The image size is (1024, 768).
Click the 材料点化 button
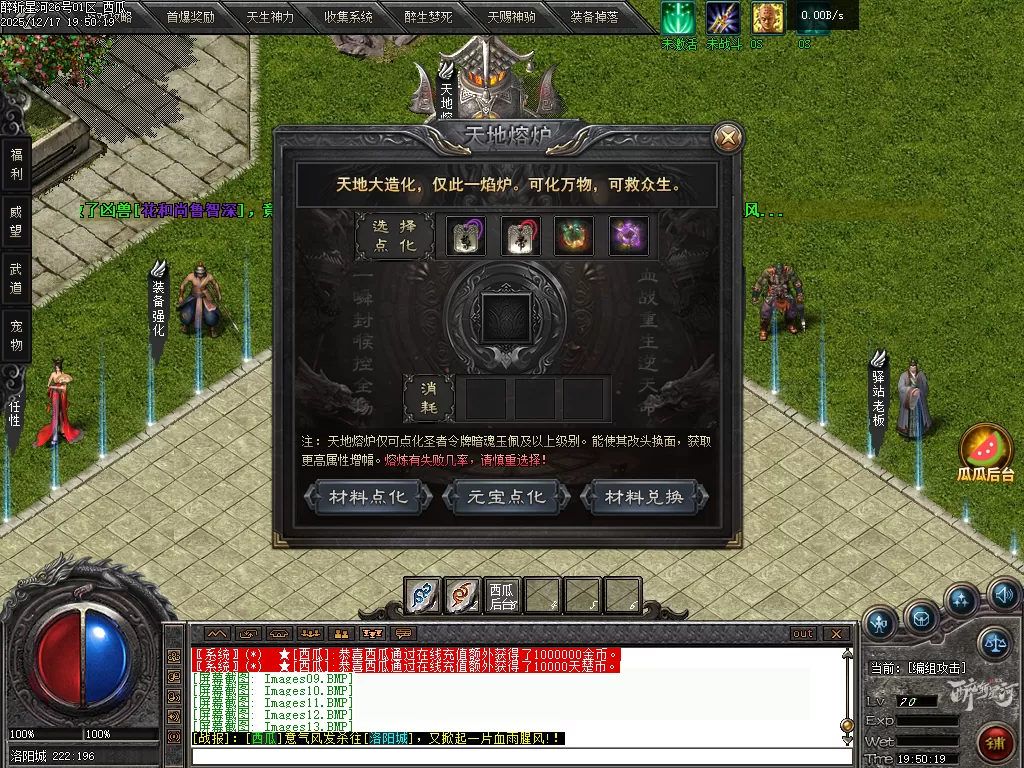pyautogui.click(x=369, y=497)
